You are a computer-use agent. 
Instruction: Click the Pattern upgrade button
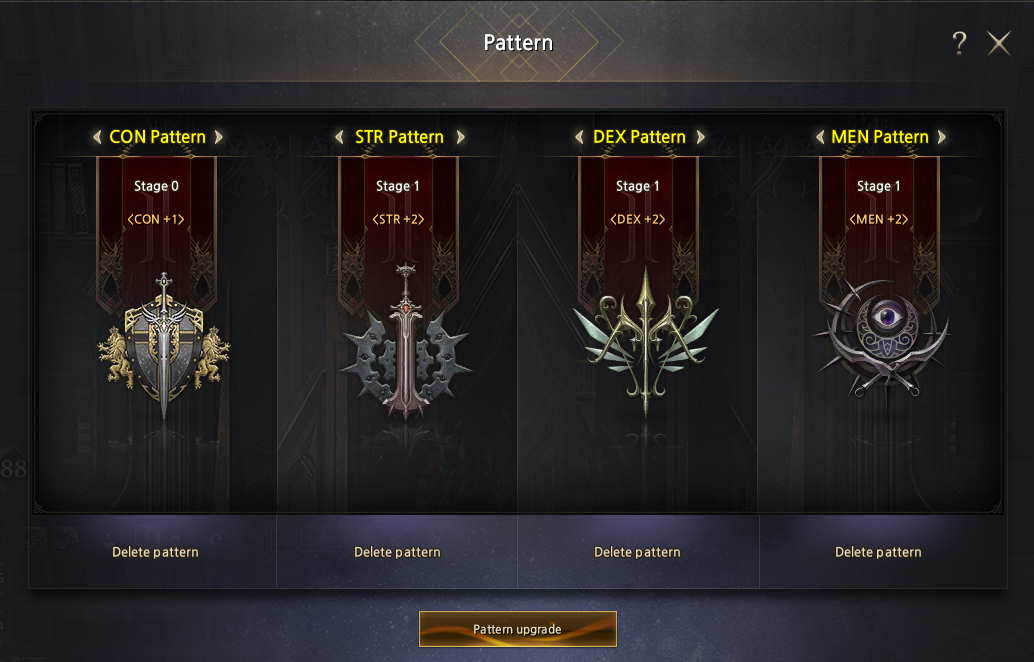pyautogui.click(x=517, y=629)
